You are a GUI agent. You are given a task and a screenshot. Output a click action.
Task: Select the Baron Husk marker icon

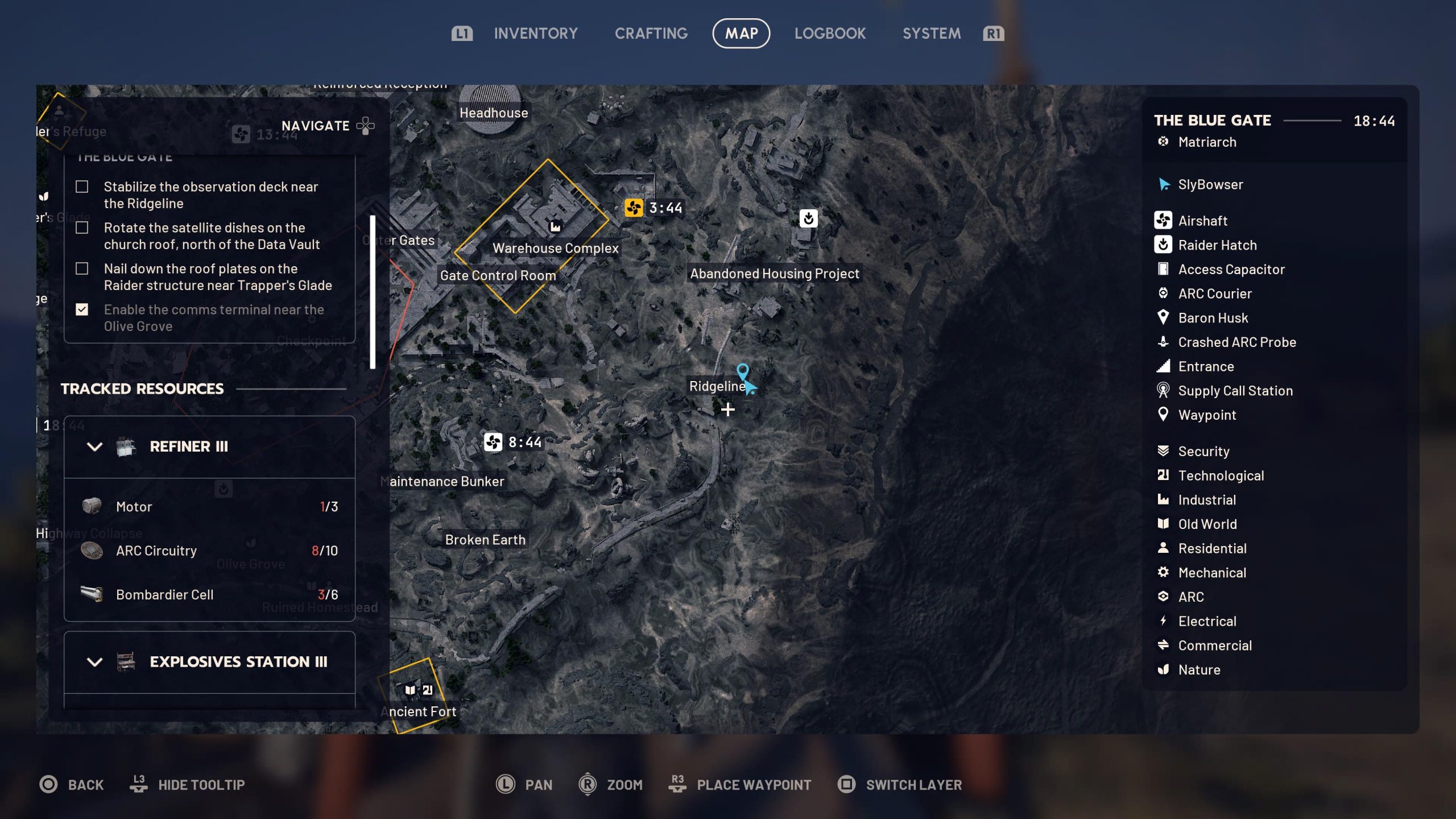click(1164, 317)
